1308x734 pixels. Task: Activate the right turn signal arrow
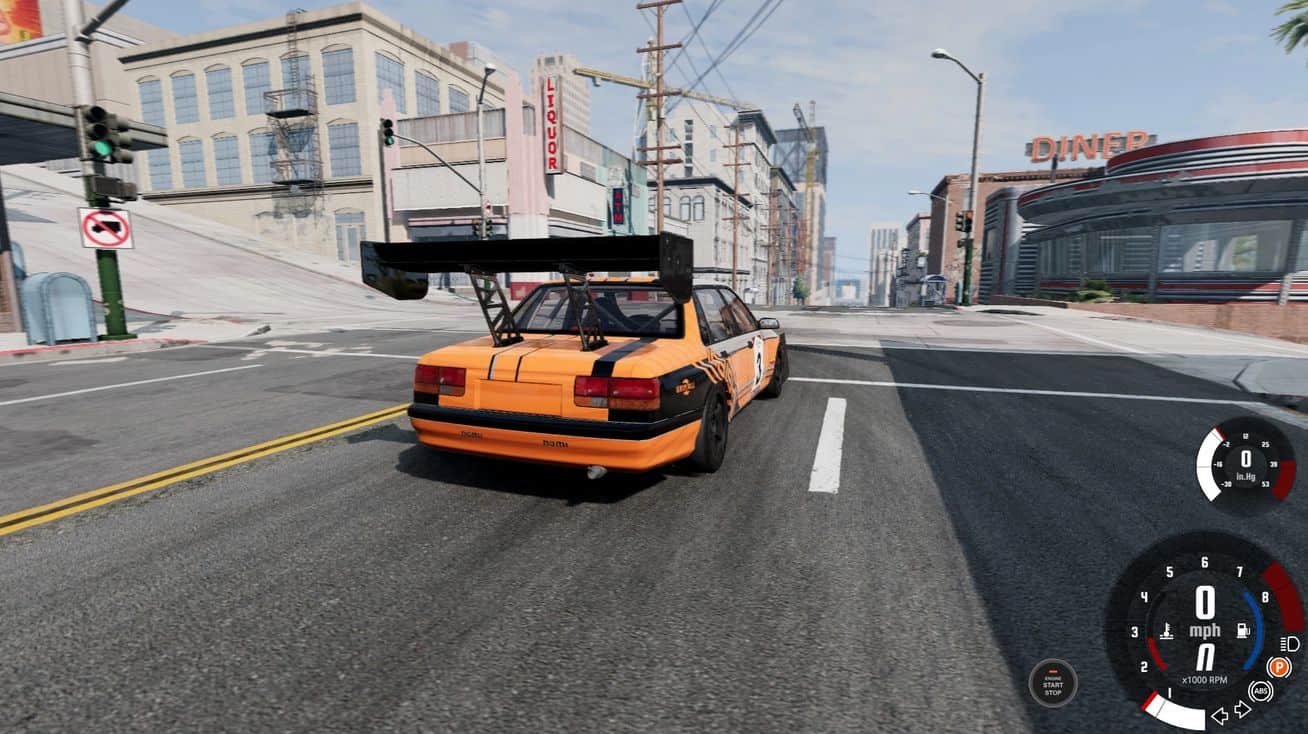pos(1242,709)
